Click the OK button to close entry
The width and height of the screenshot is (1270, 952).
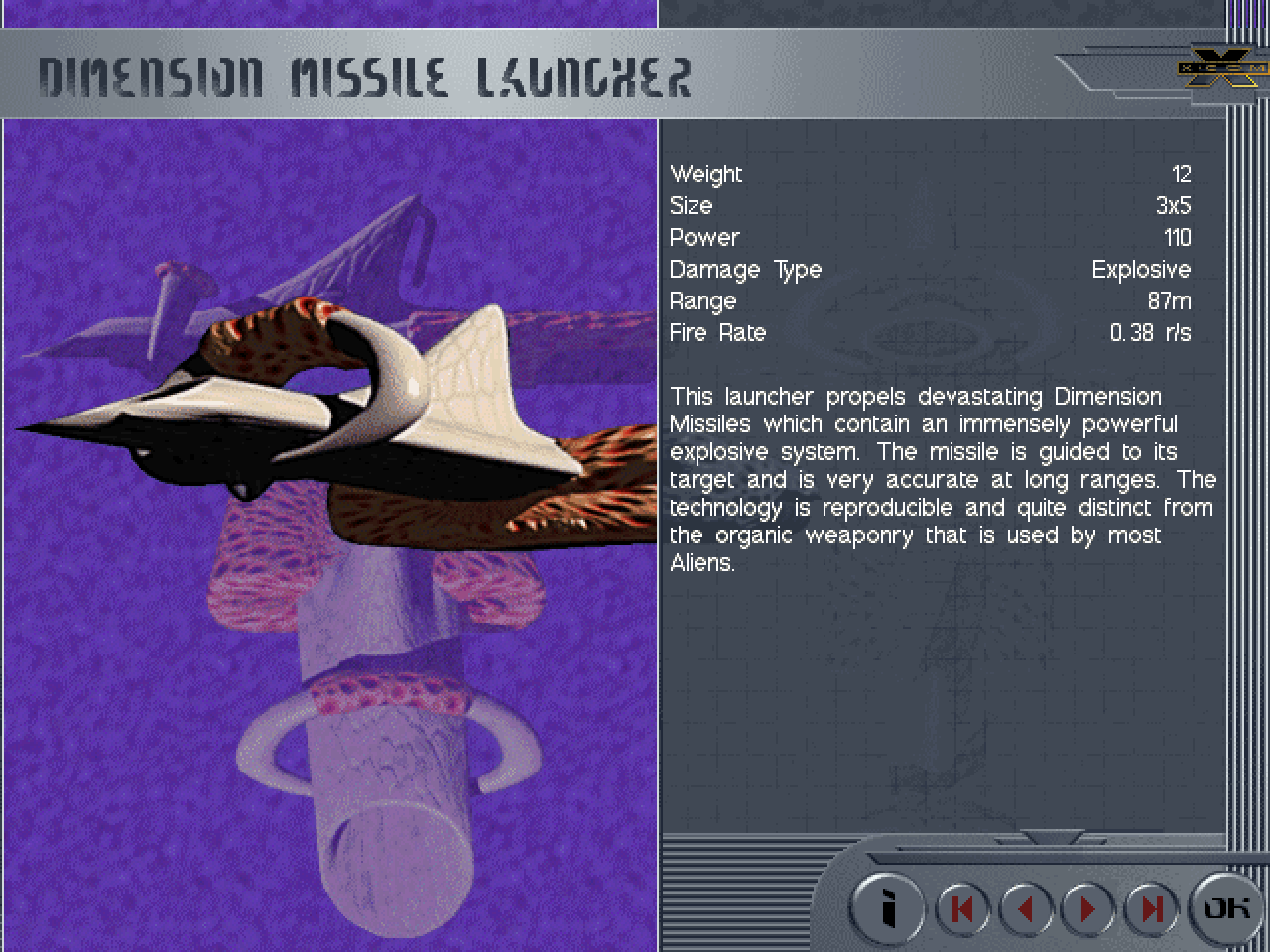click(1226, 907)
